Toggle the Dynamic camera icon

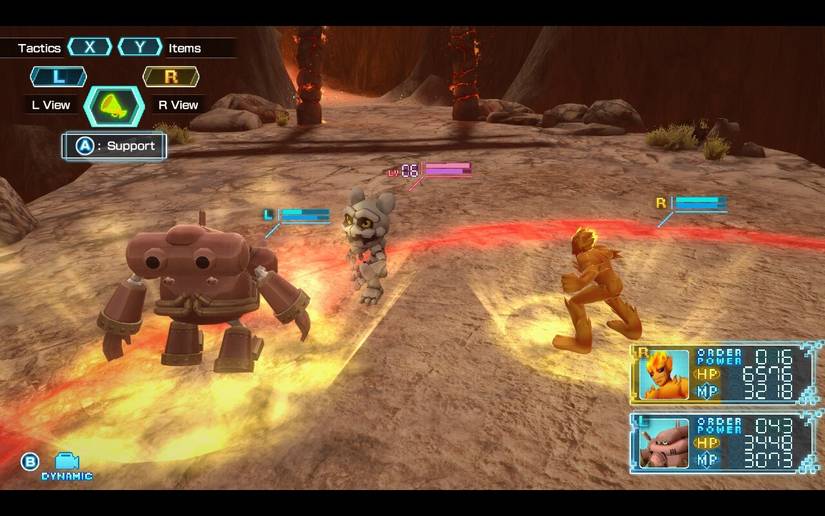click(67, 462)
